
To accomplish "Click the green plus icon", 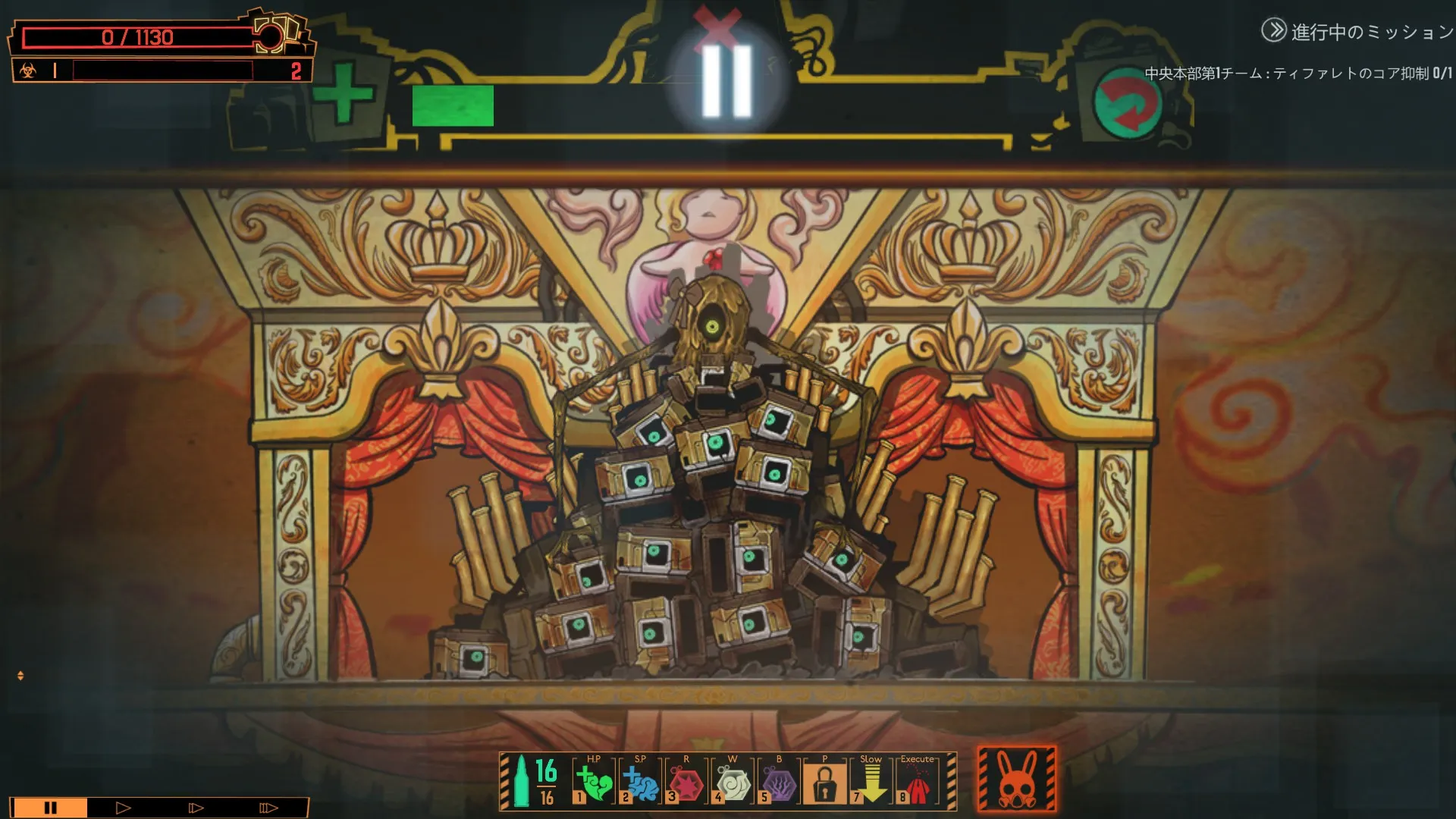I will tap(344, 94).
